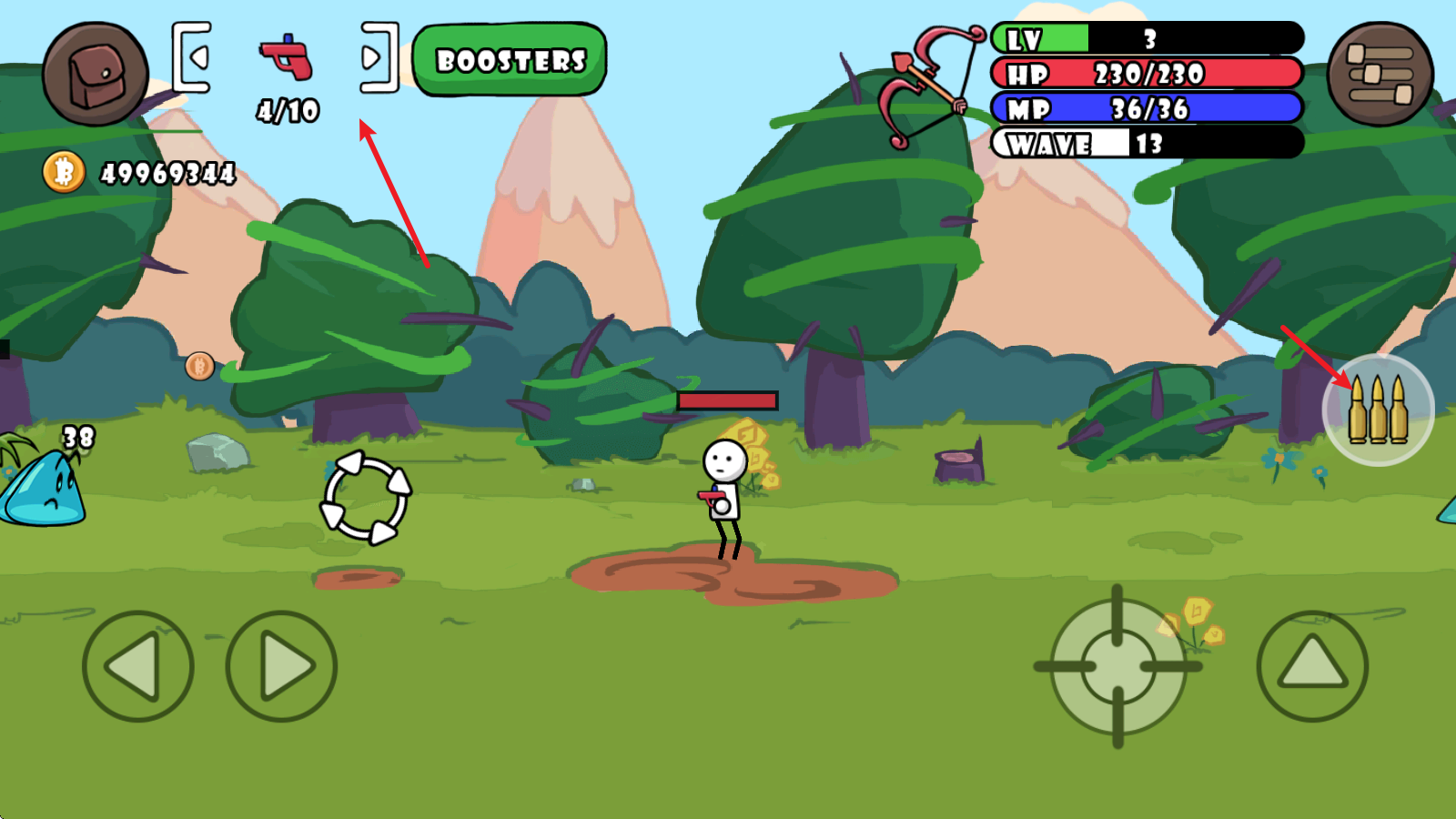This screenshot has width=1456, height=819.
Task: Tap the bow and arrow icon
Action: [928, 85]
